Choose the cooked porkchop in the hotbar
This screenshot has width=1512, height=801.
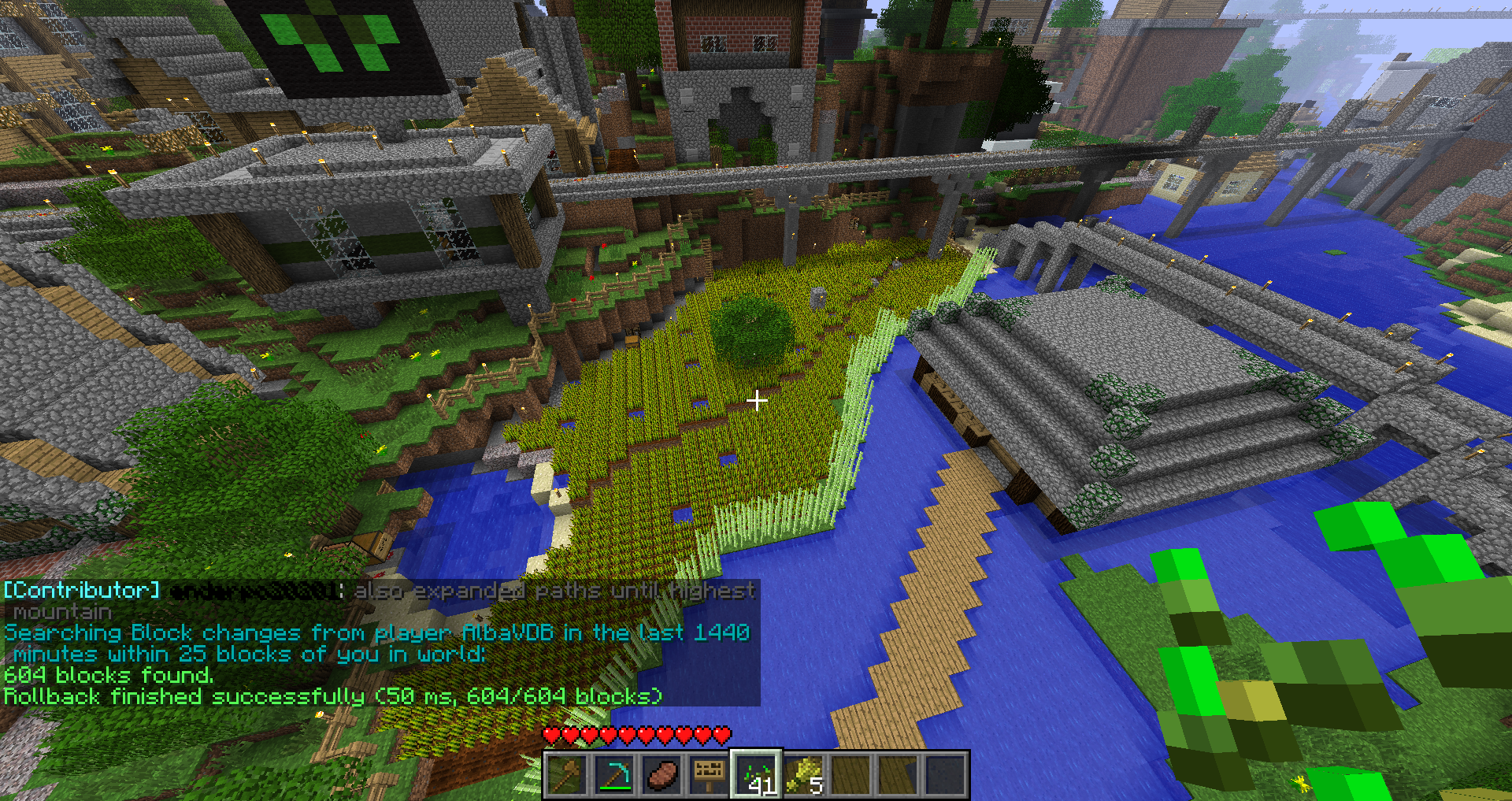pyautogui.click(x=661, y=775)
